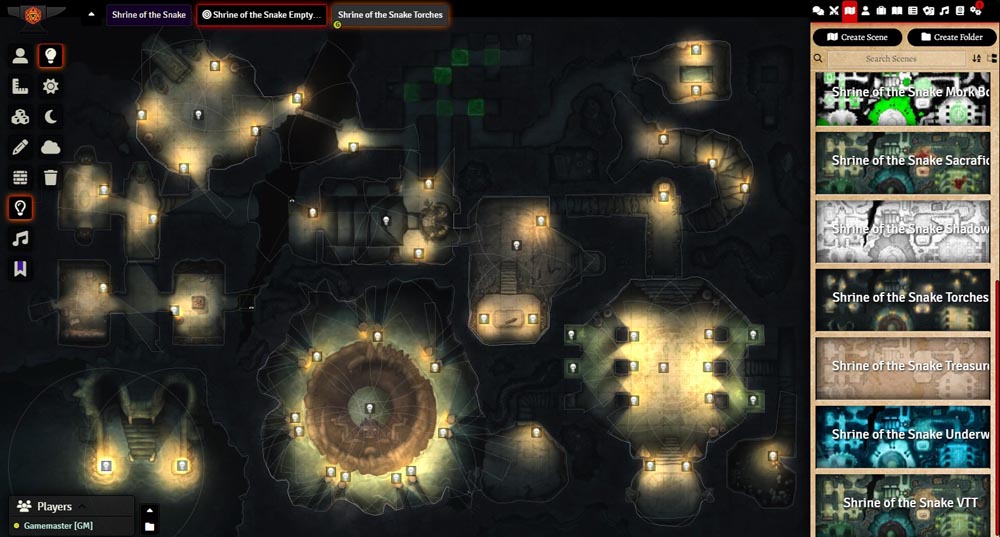
Task: Open the game settings gears tab
Action: (976, 10)
